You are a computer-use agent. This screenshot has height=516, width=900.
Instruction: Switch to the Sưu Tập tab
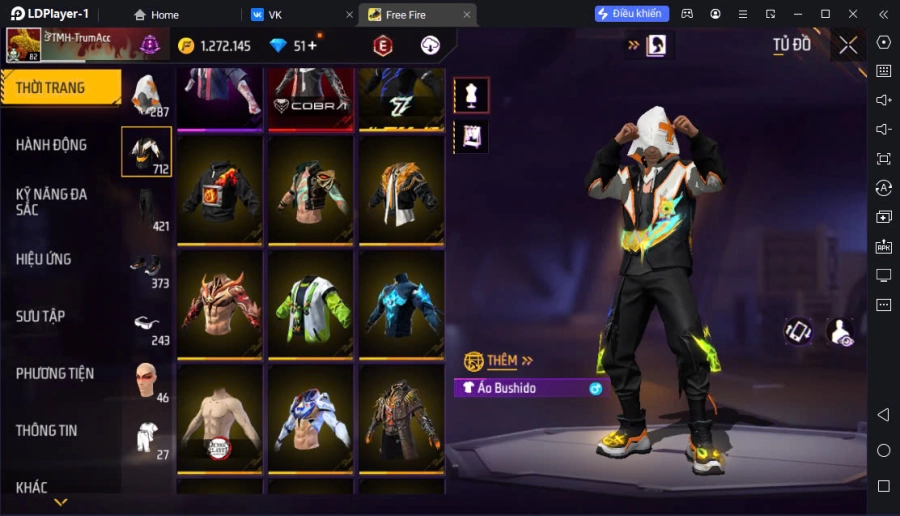pyautogui.click(x=41, y=316)
